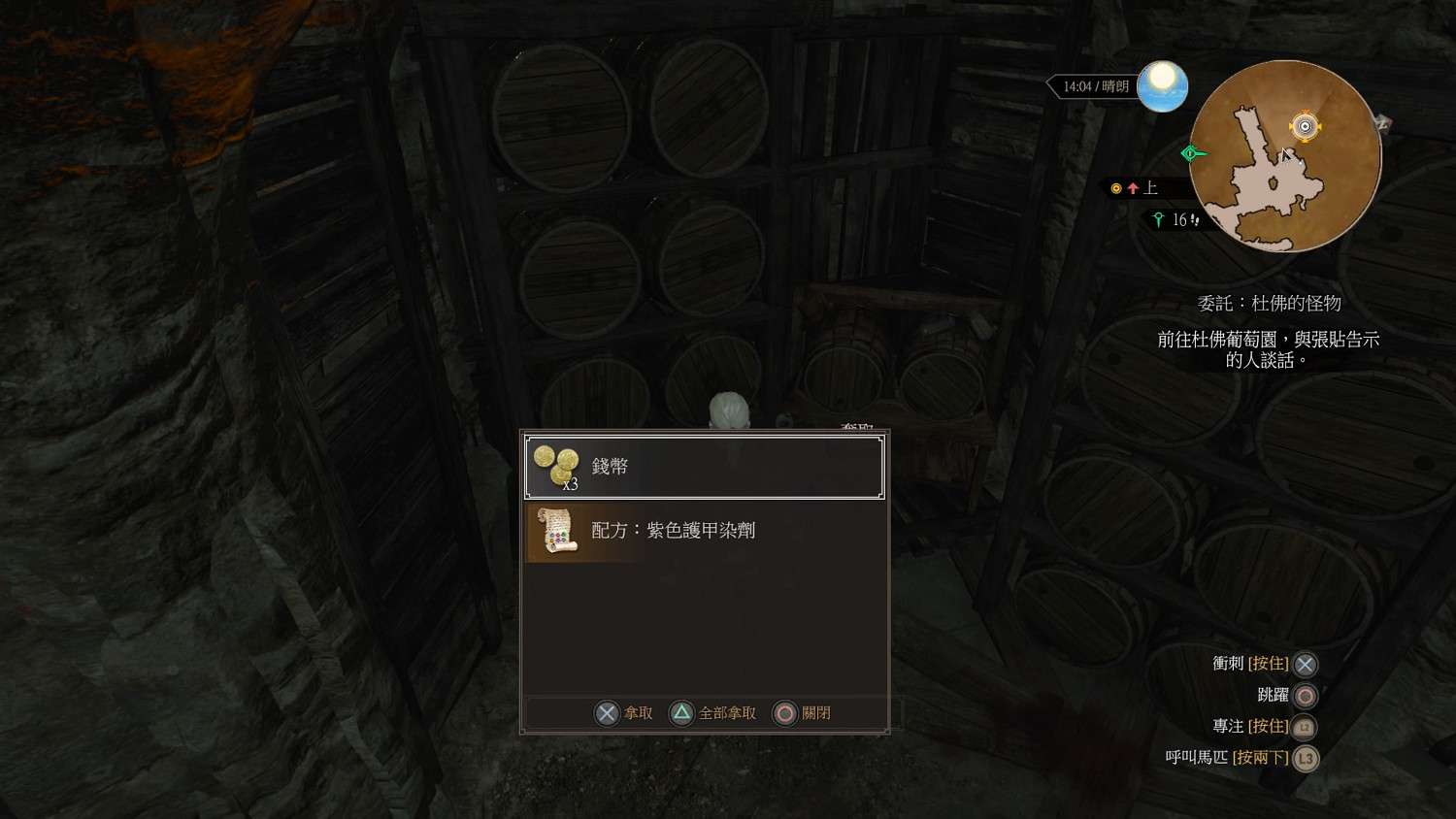Image resolution: width=1456 pixels, height=819 pixels.
Task: Click the scroll icon for 紫色護甲染劑 recipe
Action: click(x=553, y=531)
